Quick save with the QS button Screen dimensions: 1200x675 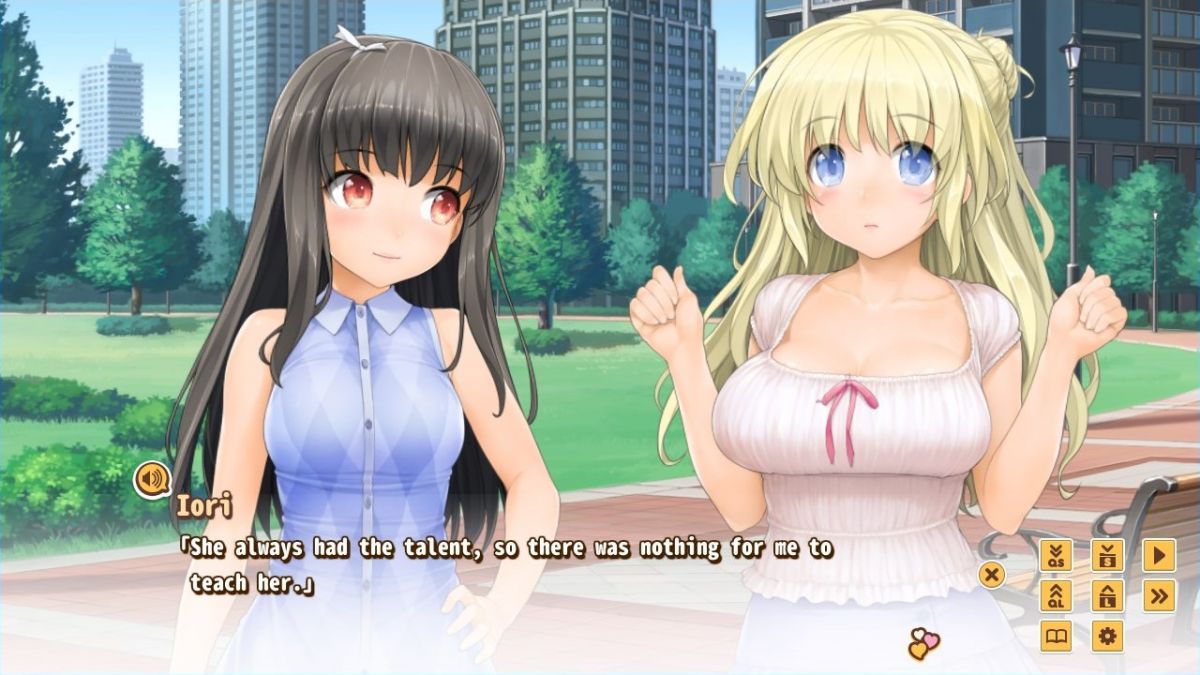(1056, 556)
